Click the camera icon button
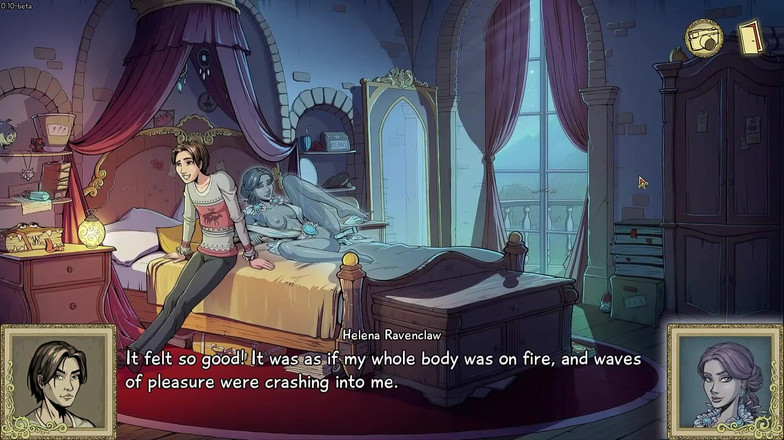Screen dimensions: 784x440 (x=702, y=39)
